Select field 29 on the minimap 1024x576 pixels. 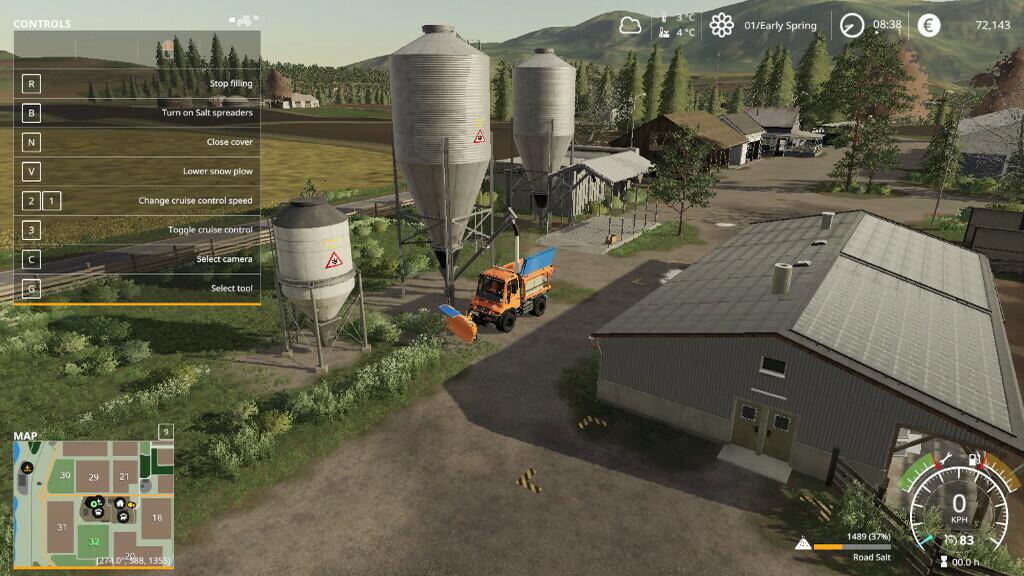pos(93,477)
